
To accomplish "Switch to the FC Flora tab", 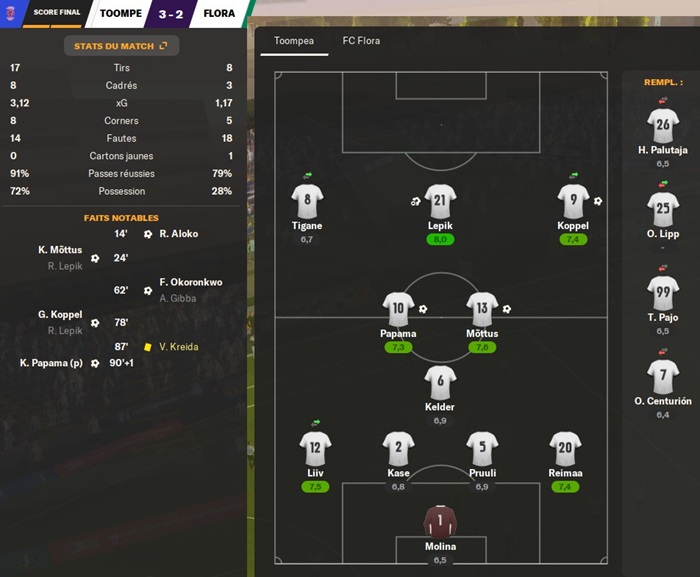I will (x=361, y=41).
